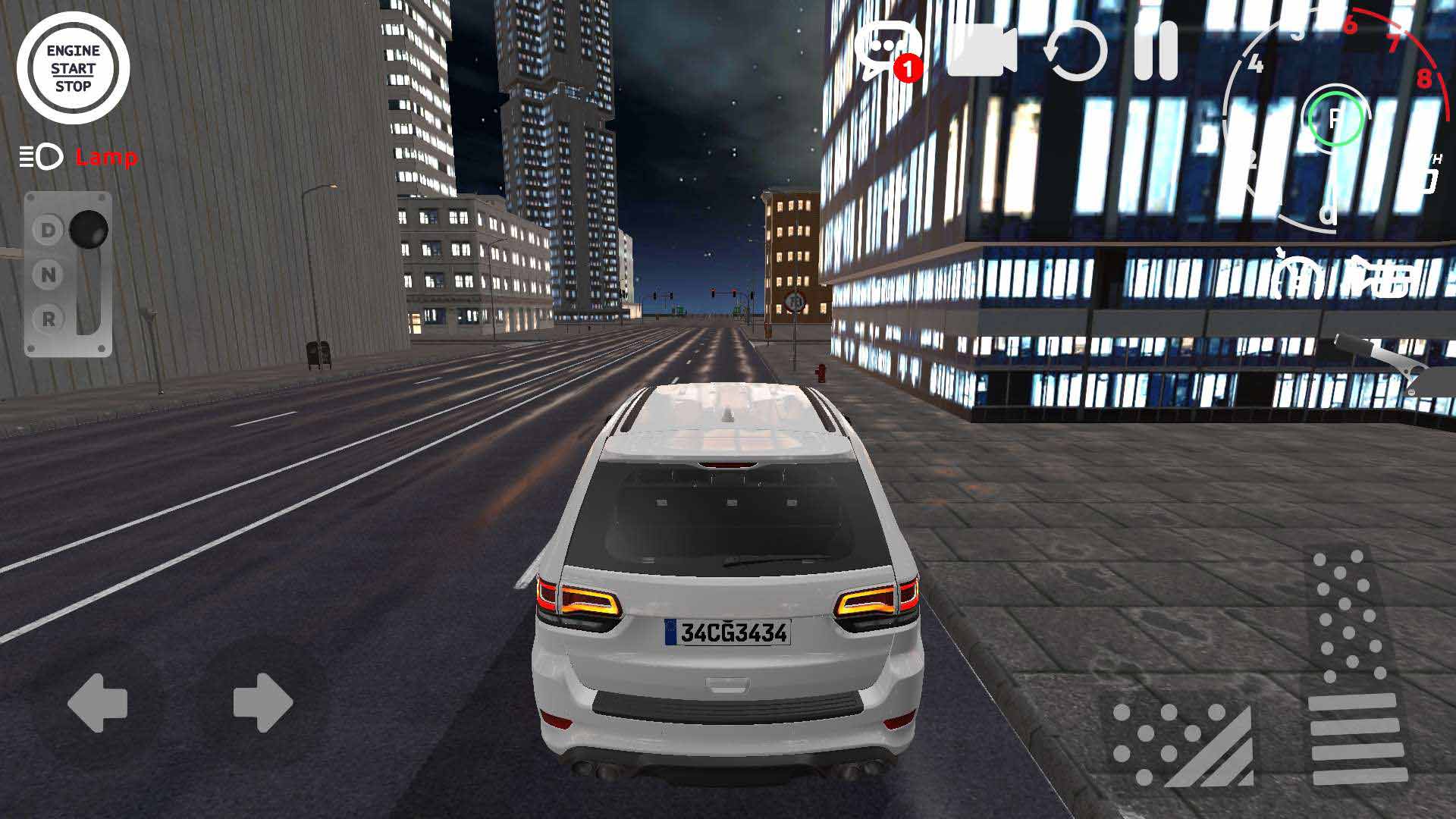Viewport: 1456px width, 819px height.
Task: Click the handbrake indicator icon
Action: pos(1297,279)
